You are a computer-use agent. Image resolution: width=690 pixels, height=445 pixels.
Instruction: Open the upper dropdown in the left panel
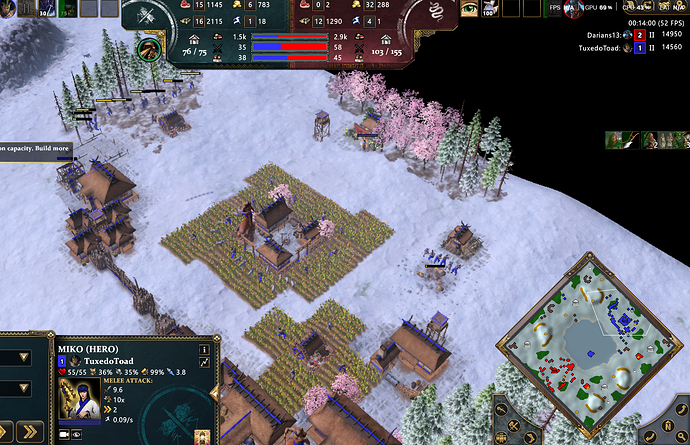pos(24,358)
